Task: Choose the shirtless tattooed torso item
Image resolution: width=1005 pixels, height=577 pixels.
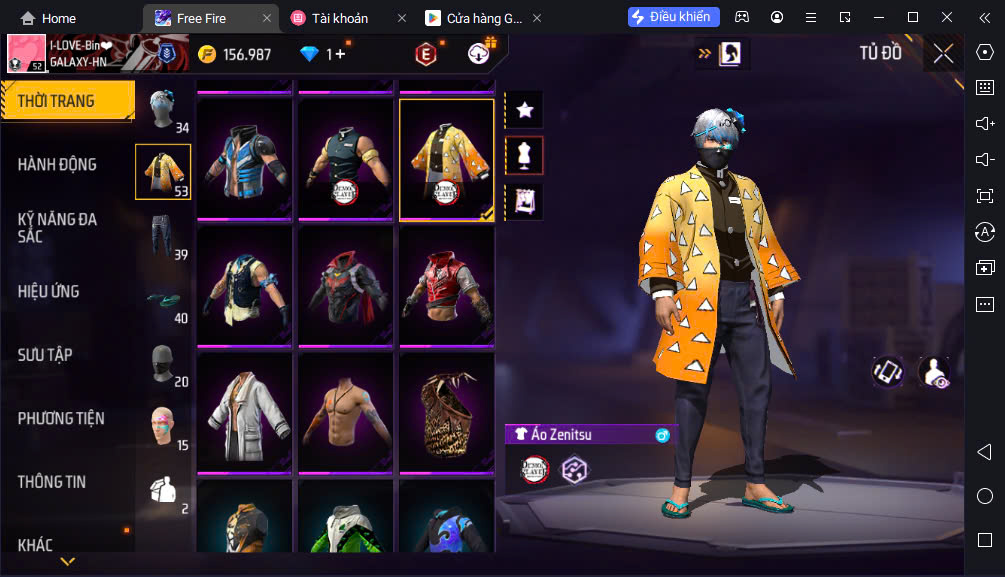Action: coord(346,411)
